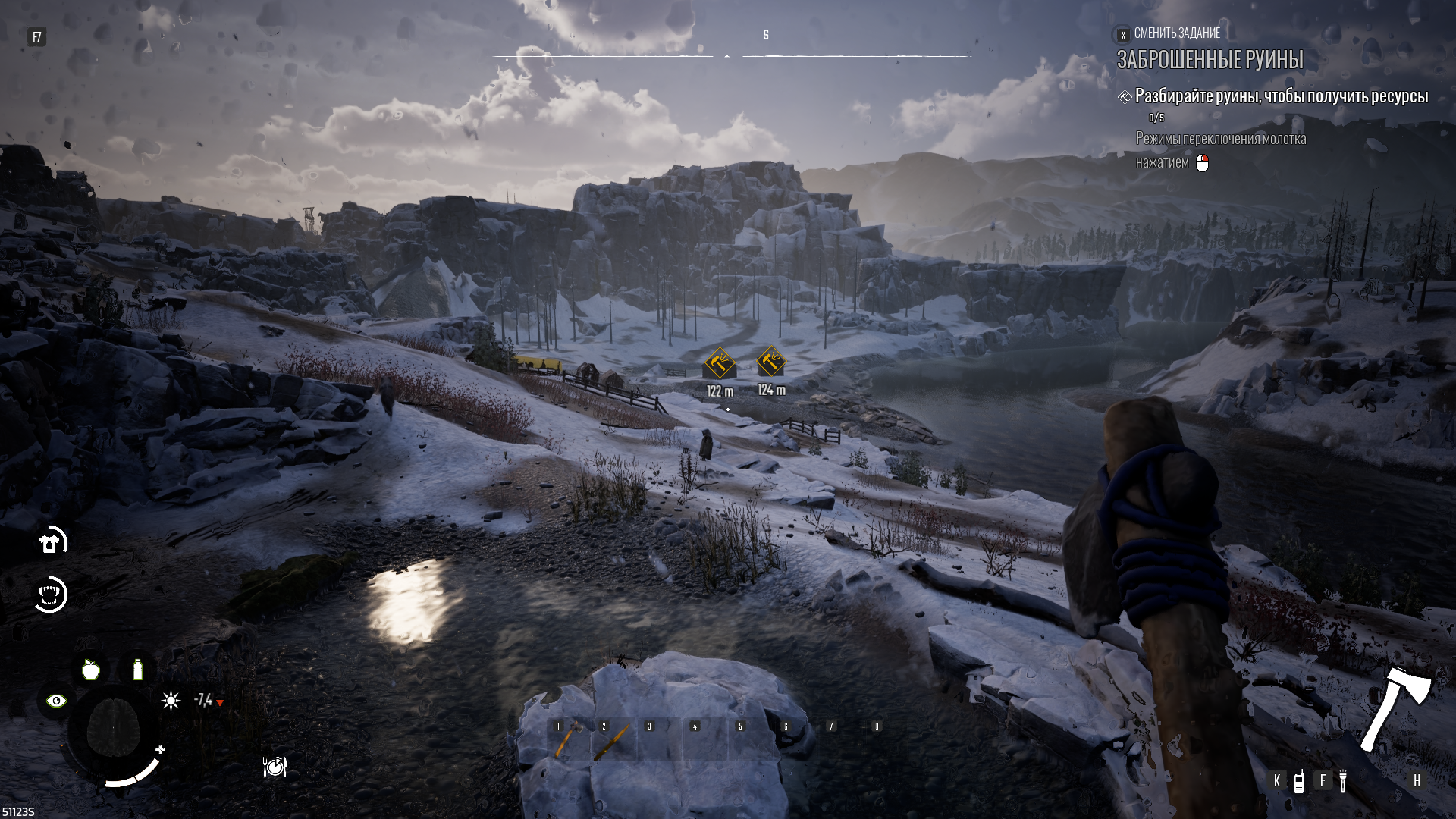This screenshot has height=819, width=1456.
Task: Click the brain sanity gauge
Action: [113, 729]
